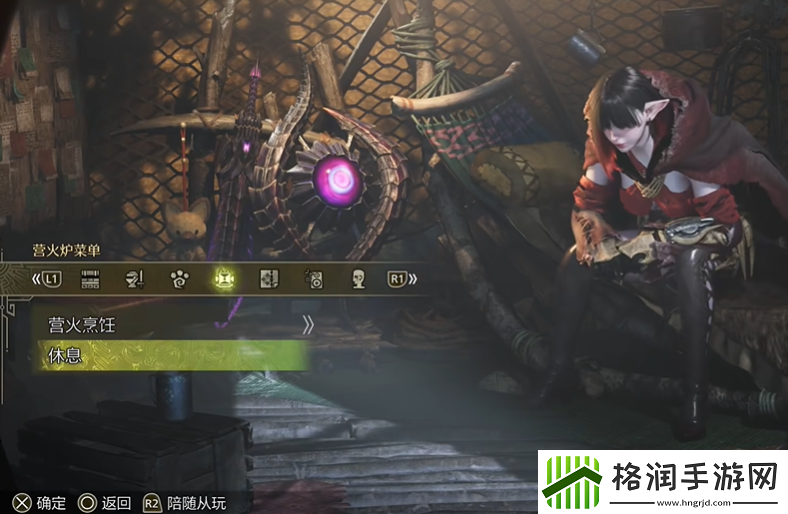This screenshot has width=788, height=514.
Task: Switch to the tab with speaker icon
Action: pos(313,279)
